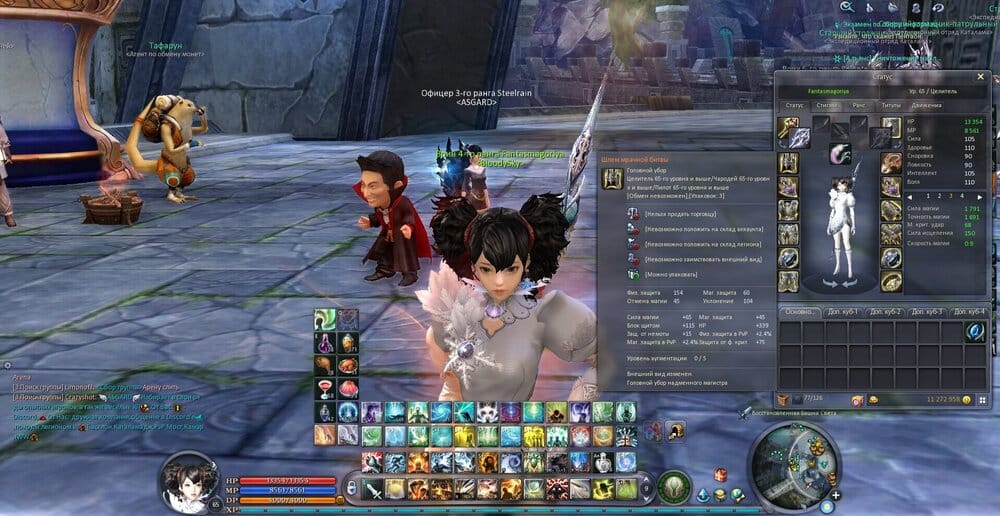Click the character portrait in the HUD
This screenshot has height=516, width=1000.
tap(189, 481)
